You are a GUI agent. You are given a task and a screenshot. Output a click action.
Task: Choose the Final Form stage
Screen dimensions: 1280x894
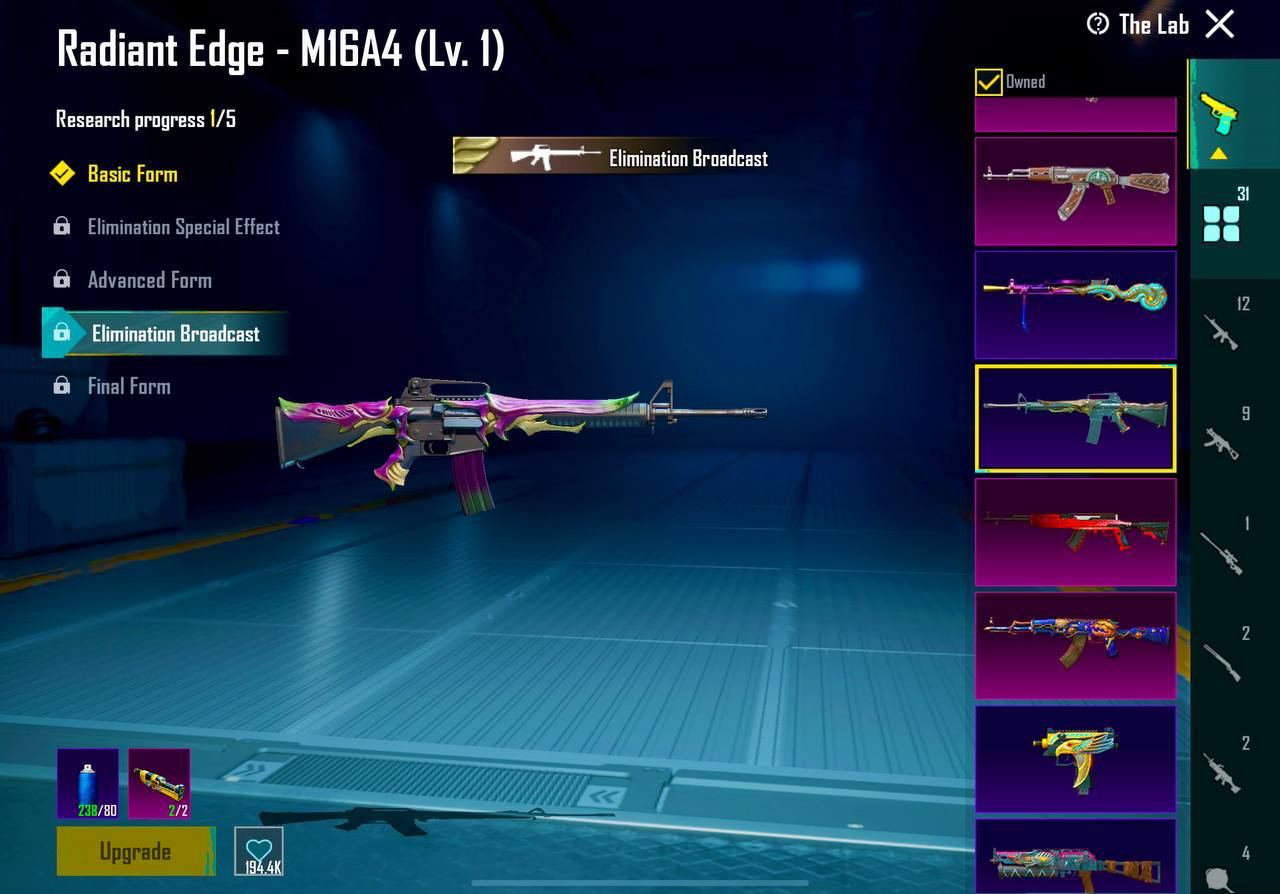pos(129,386)
